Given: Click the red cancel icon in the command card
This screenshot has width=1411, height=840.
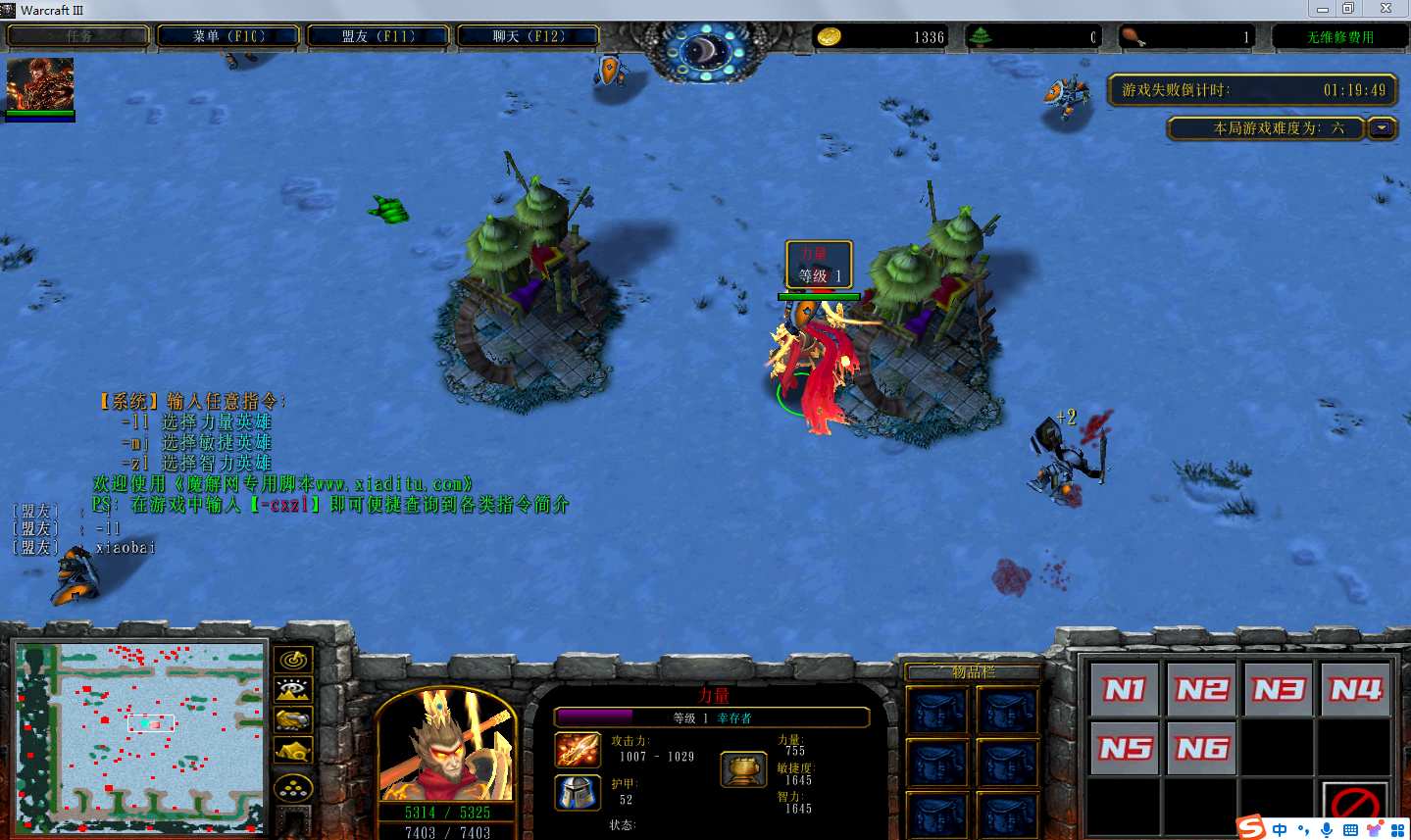Looking at the screenshot, I should (x=1356, y=807).
